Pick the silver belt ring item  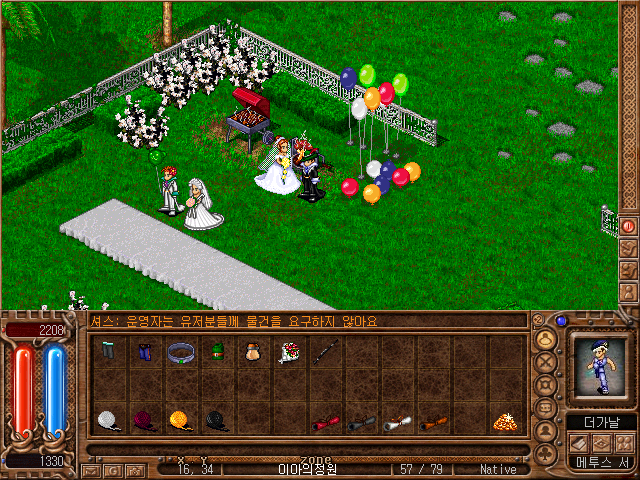pos(181,352)
